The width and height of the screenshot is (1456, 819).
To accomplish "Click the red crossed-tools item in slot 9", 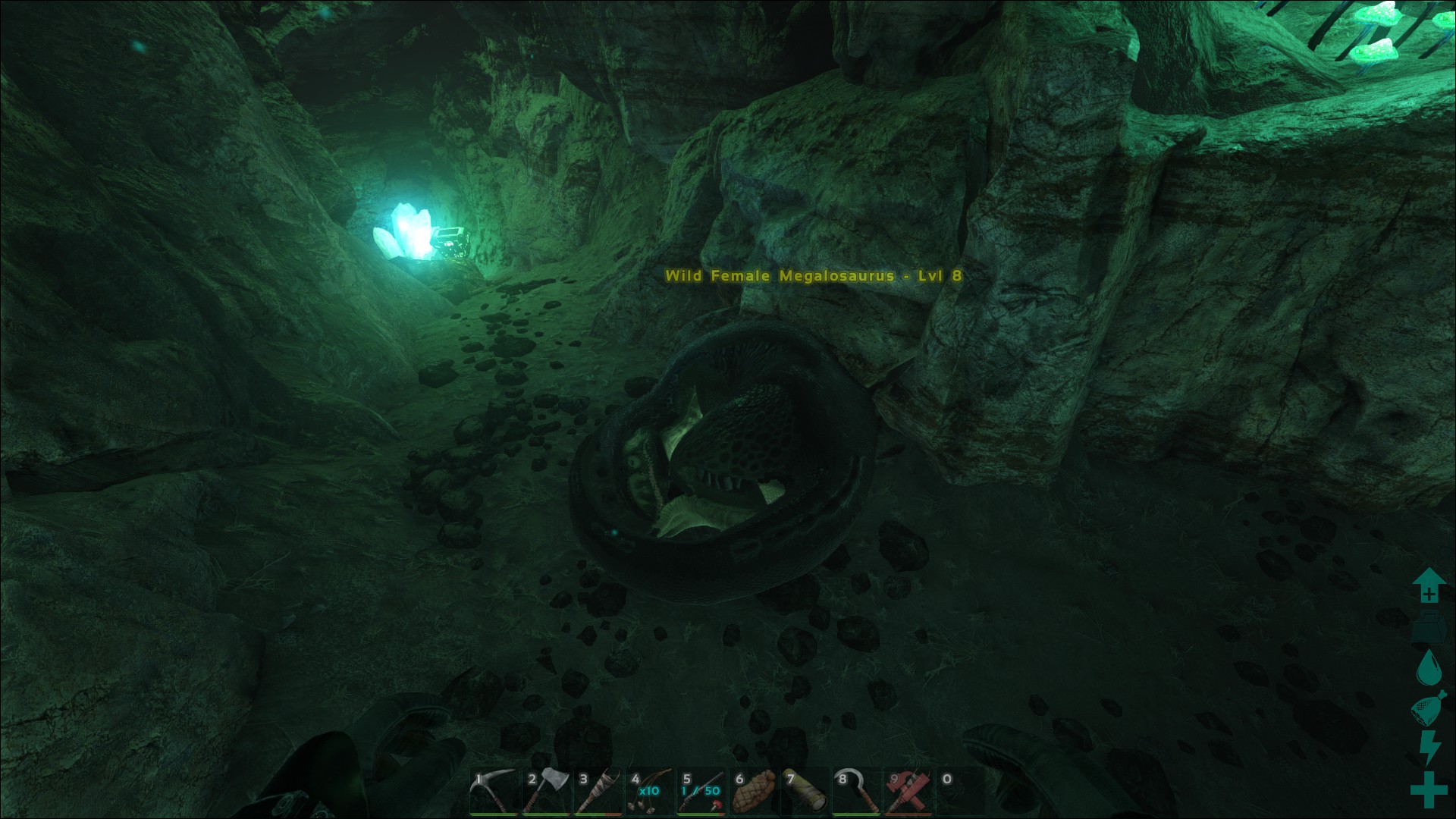I will click(x=908, y=792).
